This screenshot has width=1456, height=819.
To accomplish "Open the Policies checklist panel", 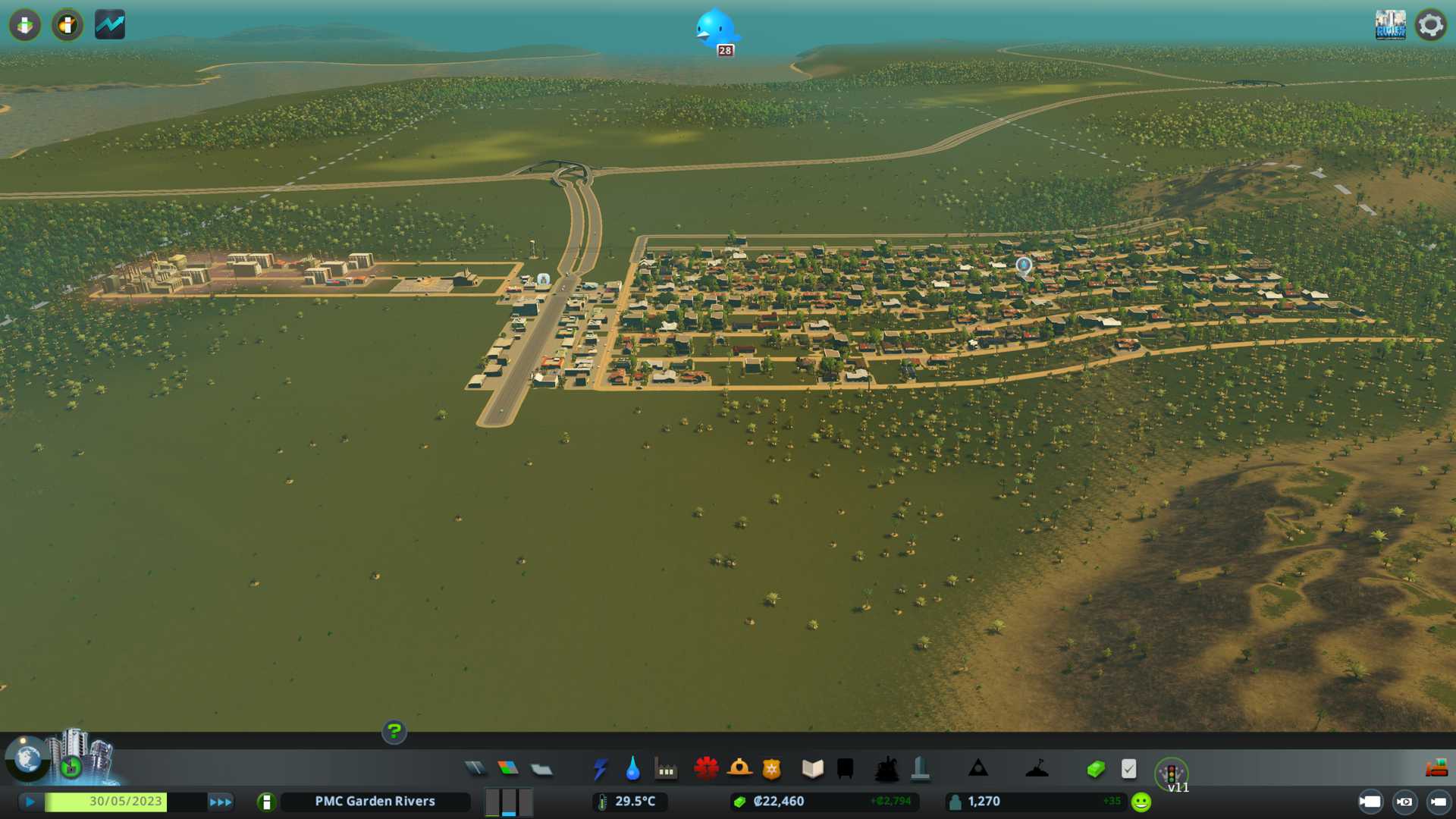I will tap(1128, 769).
